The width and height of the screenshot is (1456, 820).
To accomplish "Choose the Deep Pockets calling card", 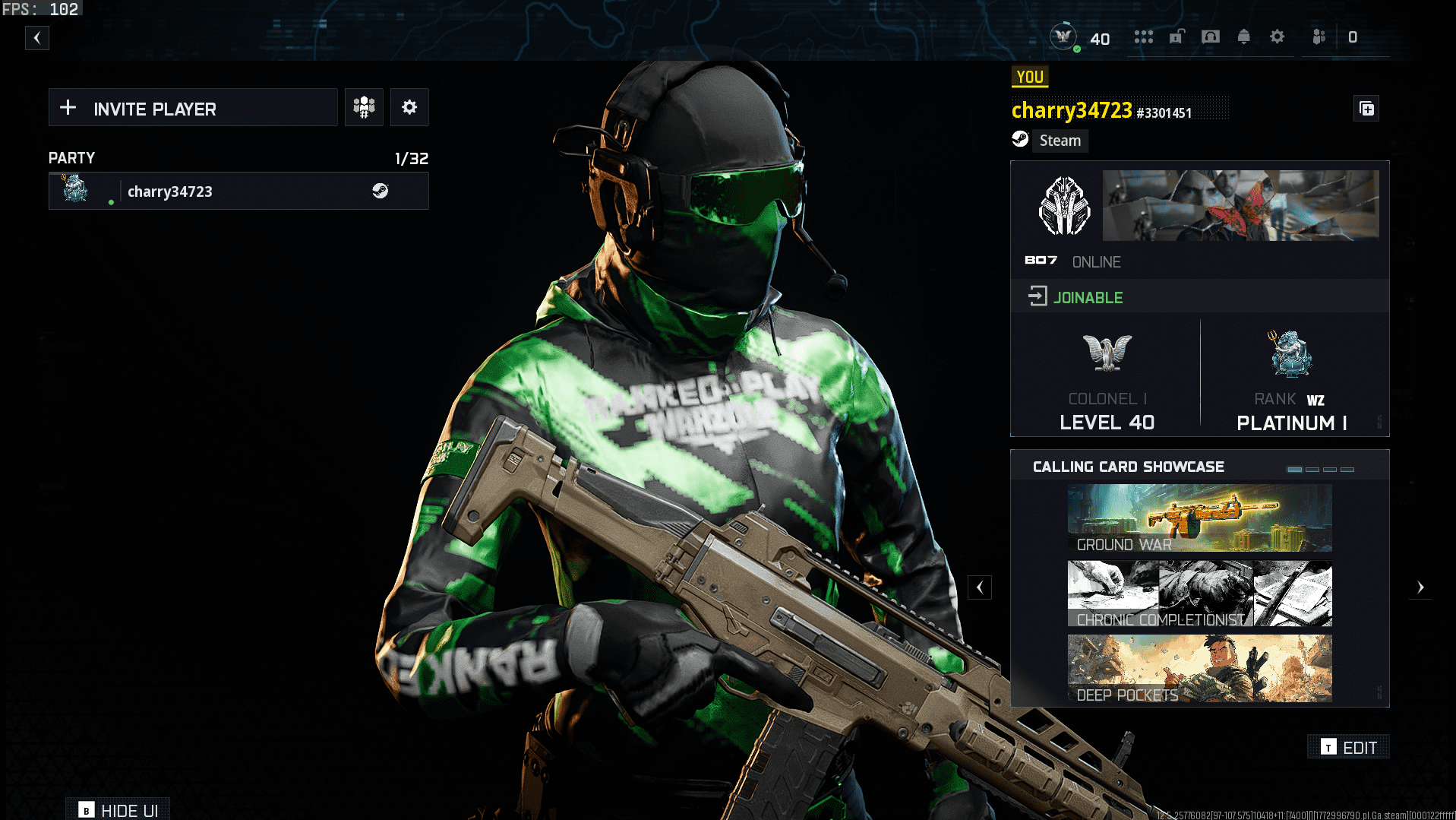I will click(1199, 669).
